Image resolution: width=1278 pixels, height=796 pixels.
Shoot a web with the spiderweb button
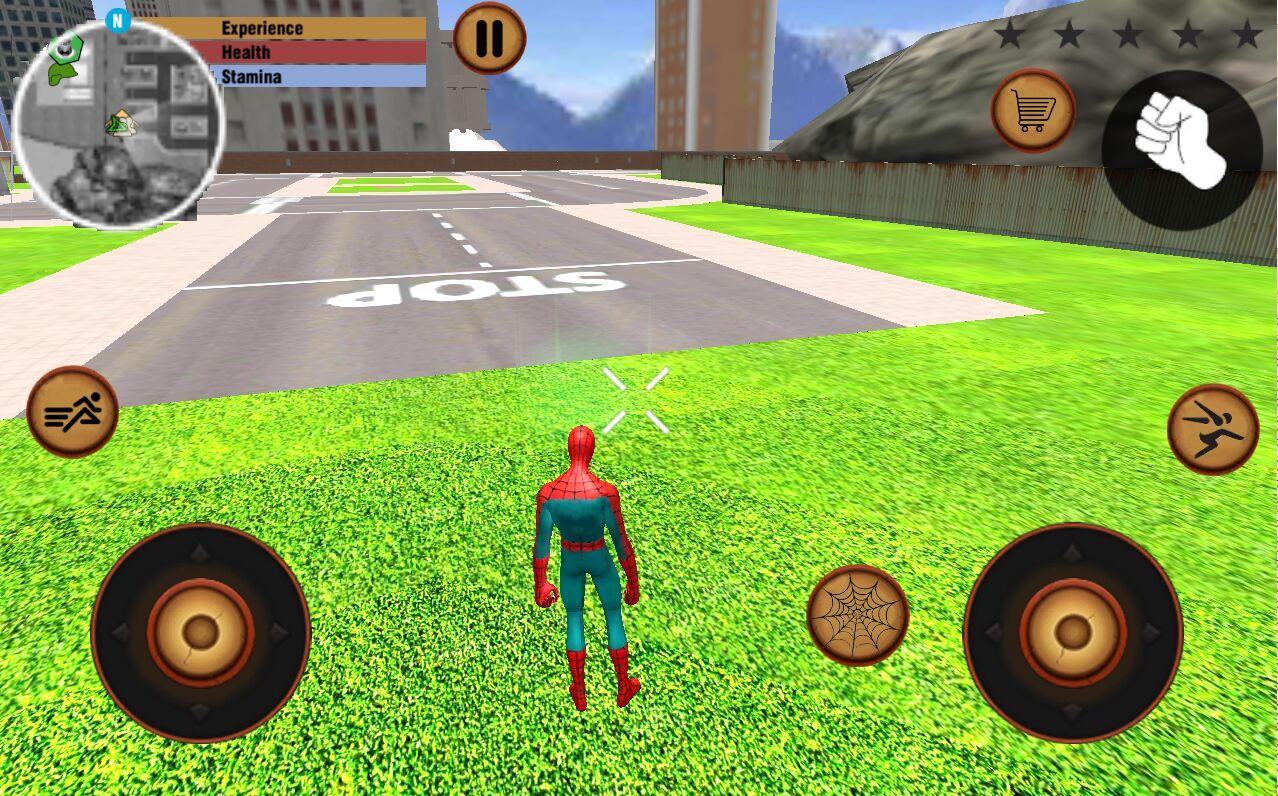pyautogui.click(x=857, y=615)
